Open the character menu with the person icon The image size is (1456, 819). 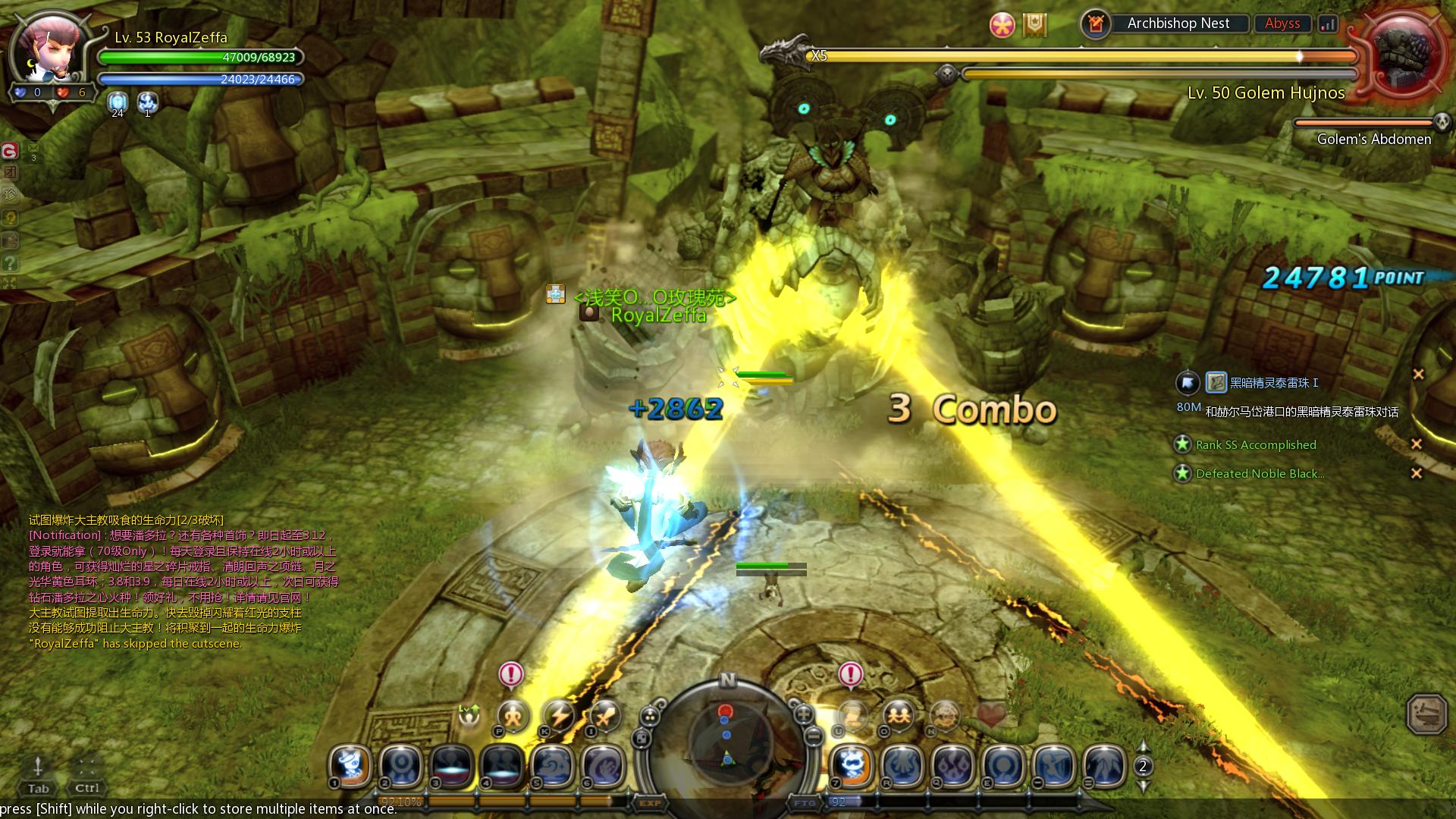pos(513,715)
